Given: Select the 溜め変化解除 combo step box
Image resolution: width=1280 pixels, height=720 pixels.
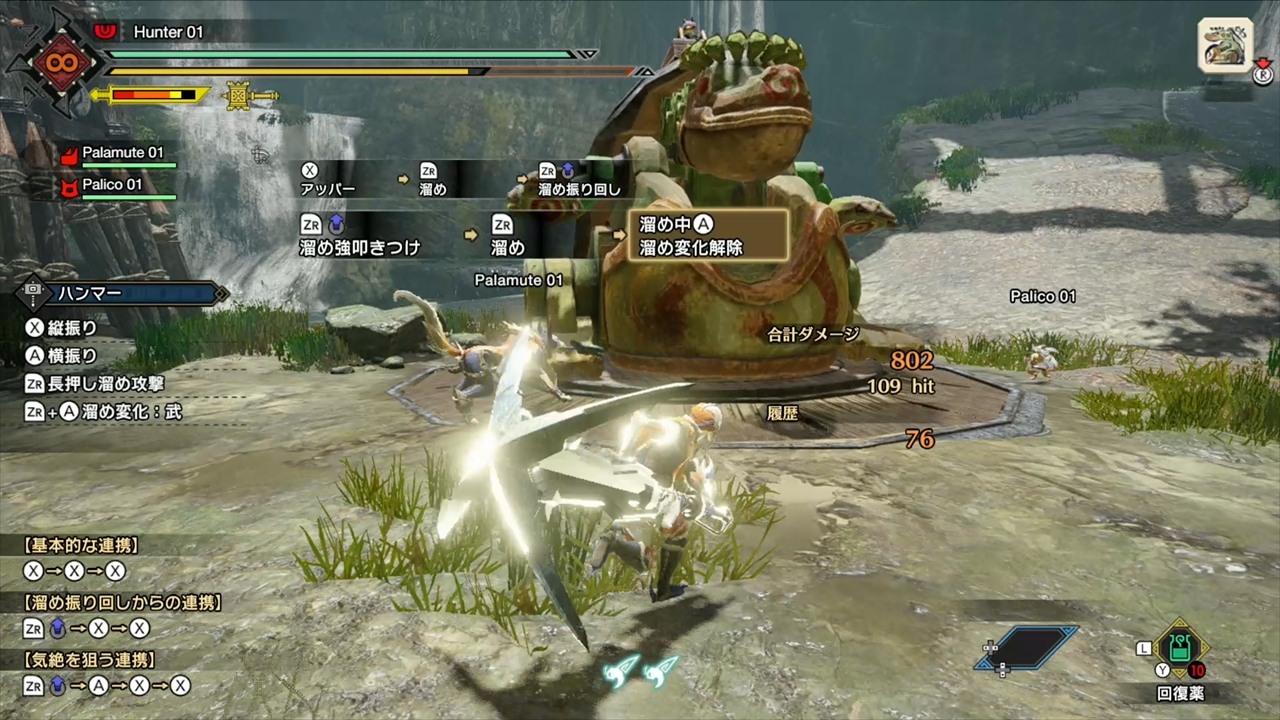Looking at the screenshot, I should point(707,236).
